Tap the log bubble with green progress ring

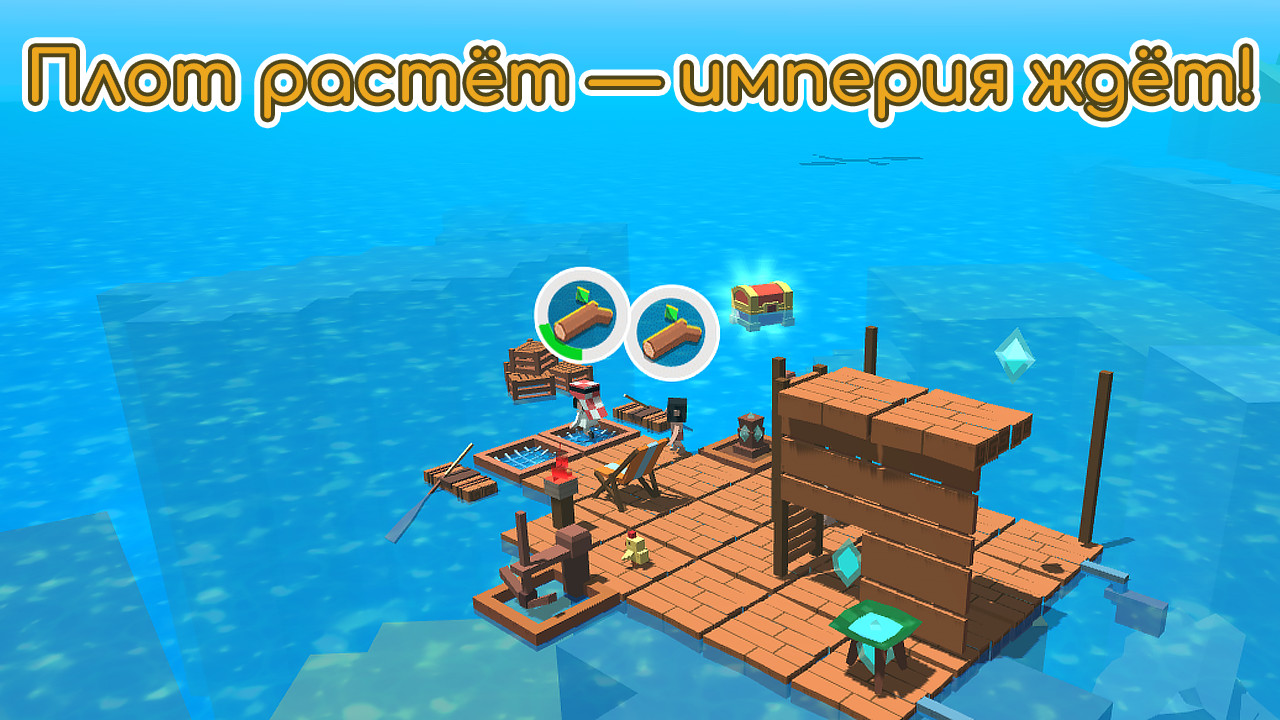(581, 315)
